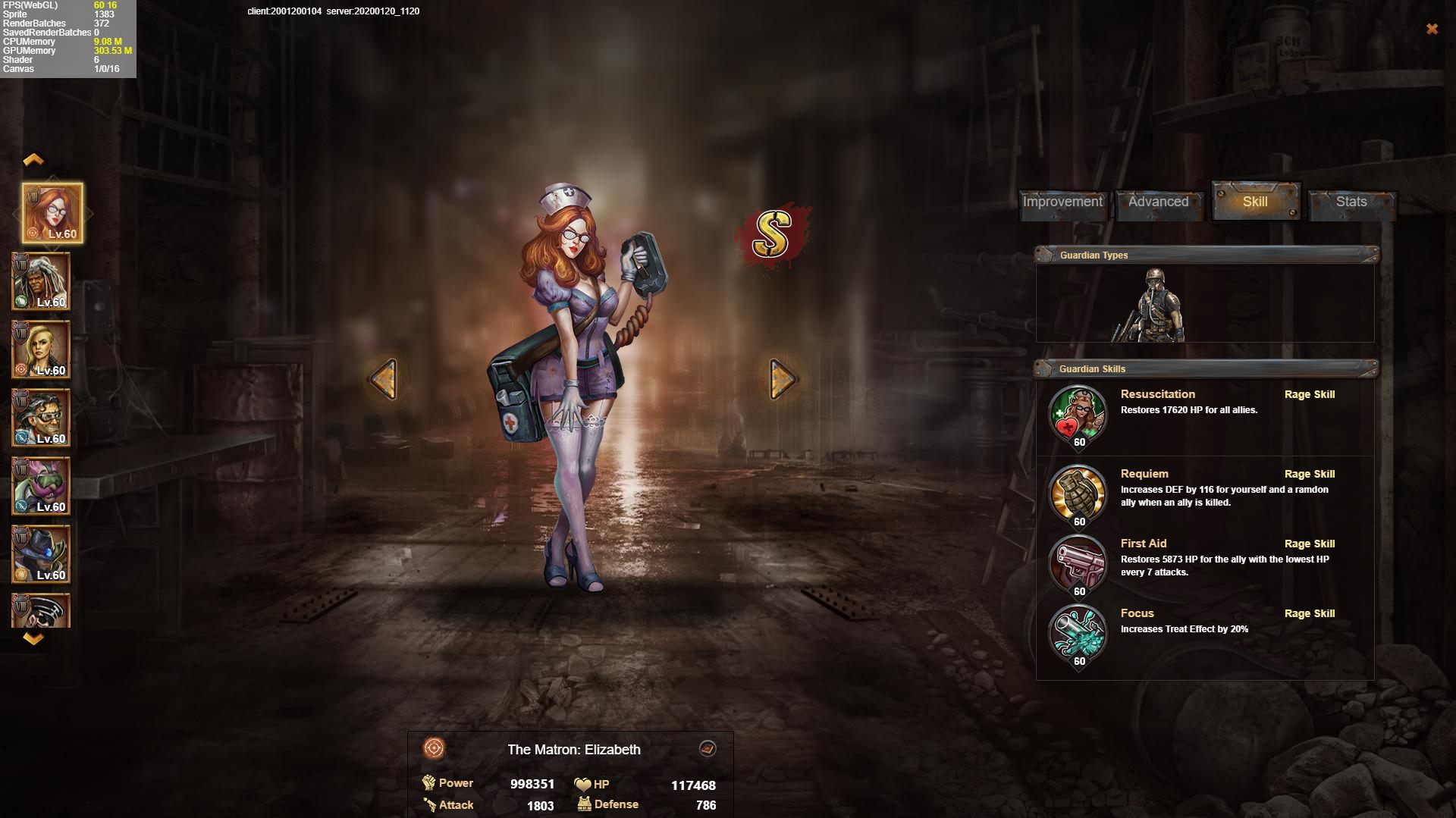
Task: Open the Advanced tab
Action: tap(1158, 202)
